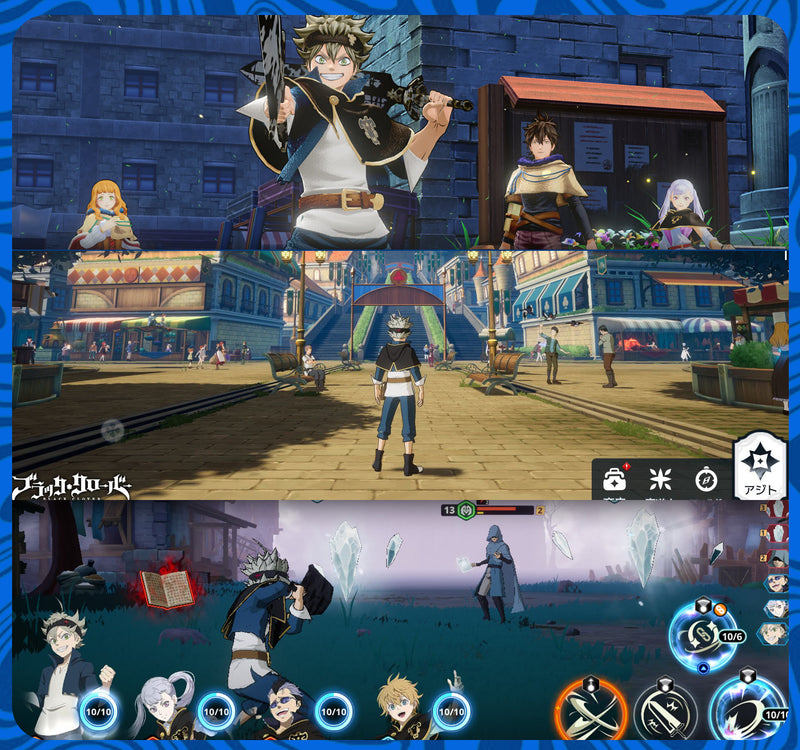800x750 pixels.
Task: Open the compass navigation icon
Action: pyautogui.click(x=706, y=479)
